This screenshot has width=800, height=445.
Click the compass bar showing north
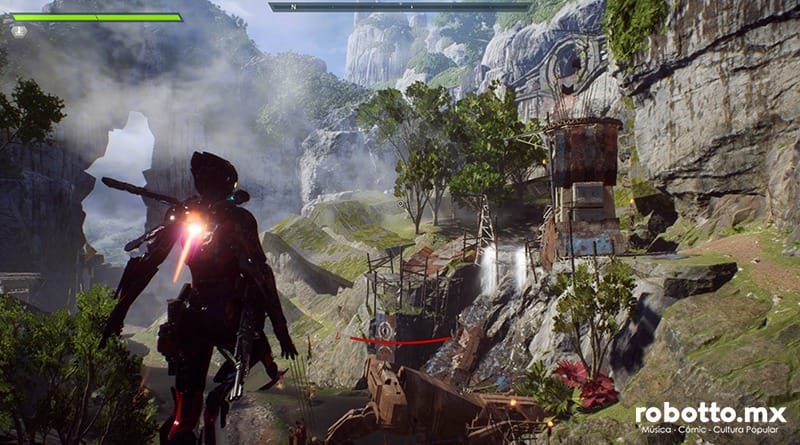pos(399,6)
